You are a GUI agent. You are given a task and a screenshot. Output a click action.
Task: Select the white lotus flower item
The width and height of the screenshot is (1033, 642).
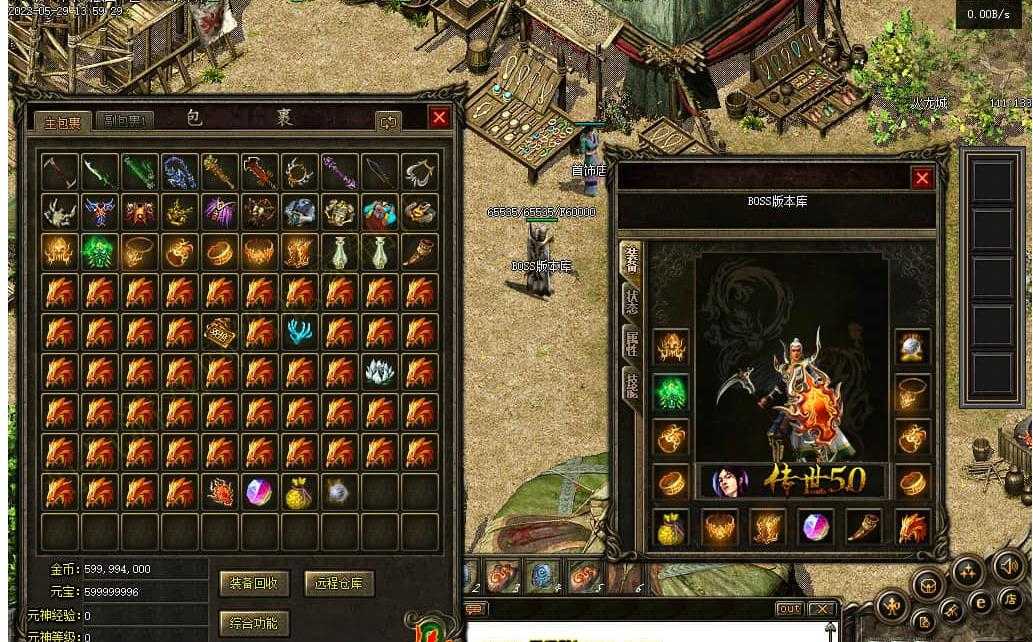coord(380,372)
